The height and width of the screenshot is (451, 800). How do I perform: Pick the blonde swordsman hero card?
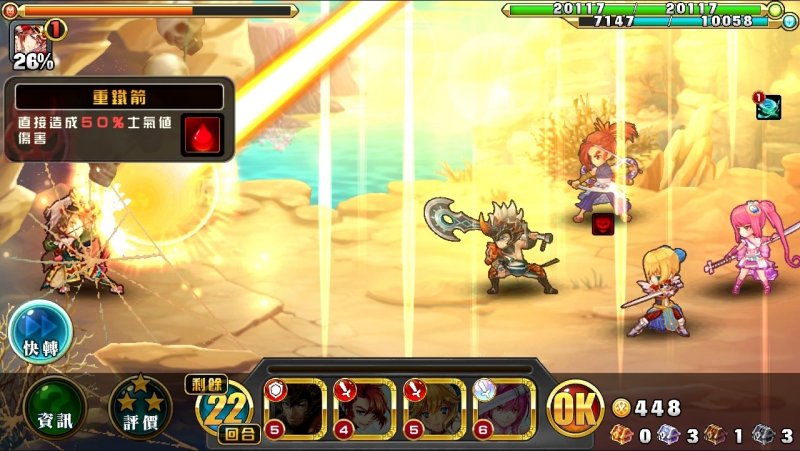tap(435, 408)
